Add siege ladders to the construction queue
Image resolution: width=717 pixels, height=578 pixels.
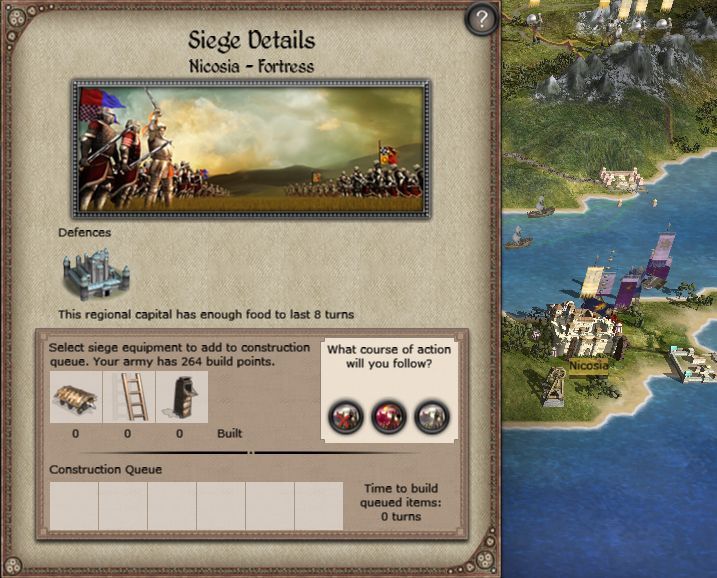point(128,397)
